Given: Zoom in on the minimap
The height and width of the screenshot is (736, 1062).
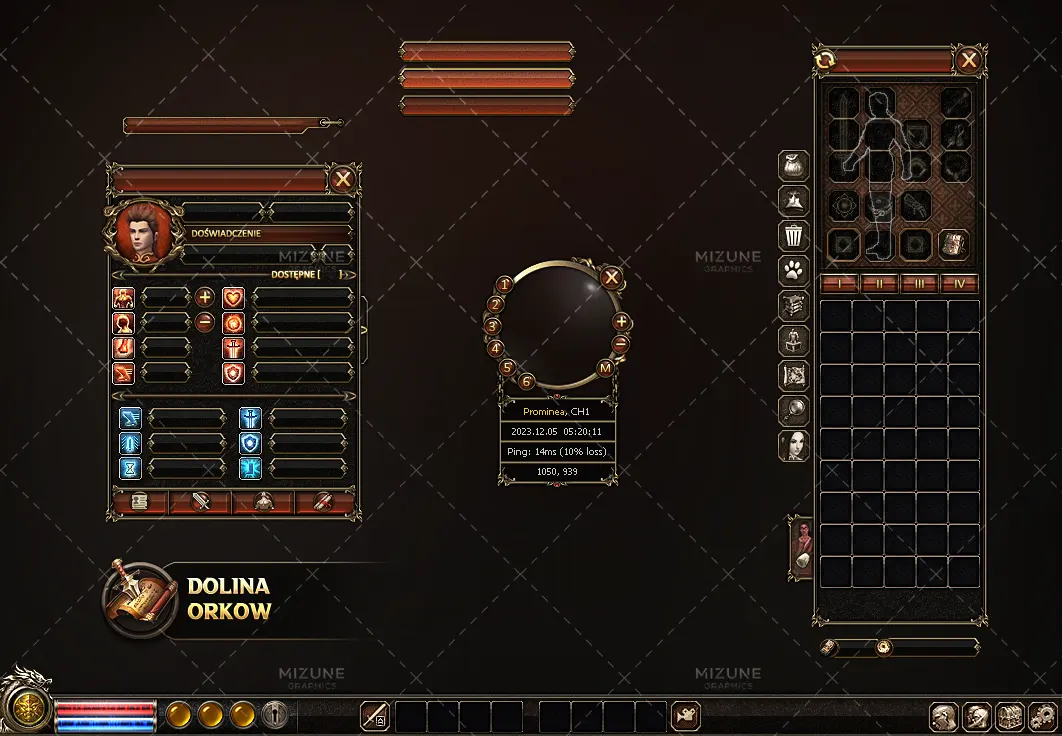Looking at the screenshot, I should coord(621,322).
